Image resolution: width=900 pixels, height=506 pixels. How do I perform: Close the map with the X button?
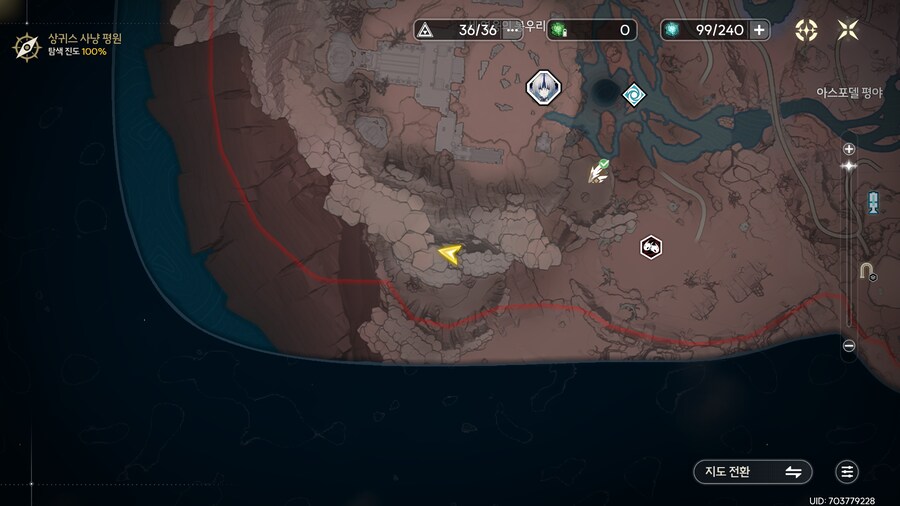(848, 30)
